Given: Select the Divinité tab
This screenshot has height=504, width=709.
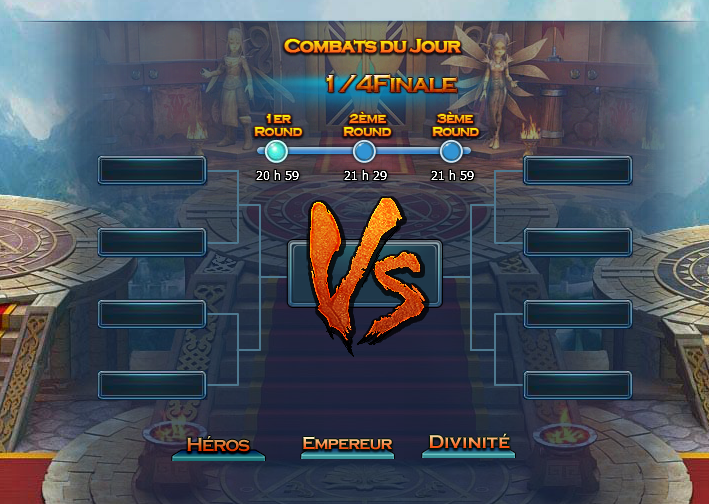Looking at the screenshot, I should 469,443.
